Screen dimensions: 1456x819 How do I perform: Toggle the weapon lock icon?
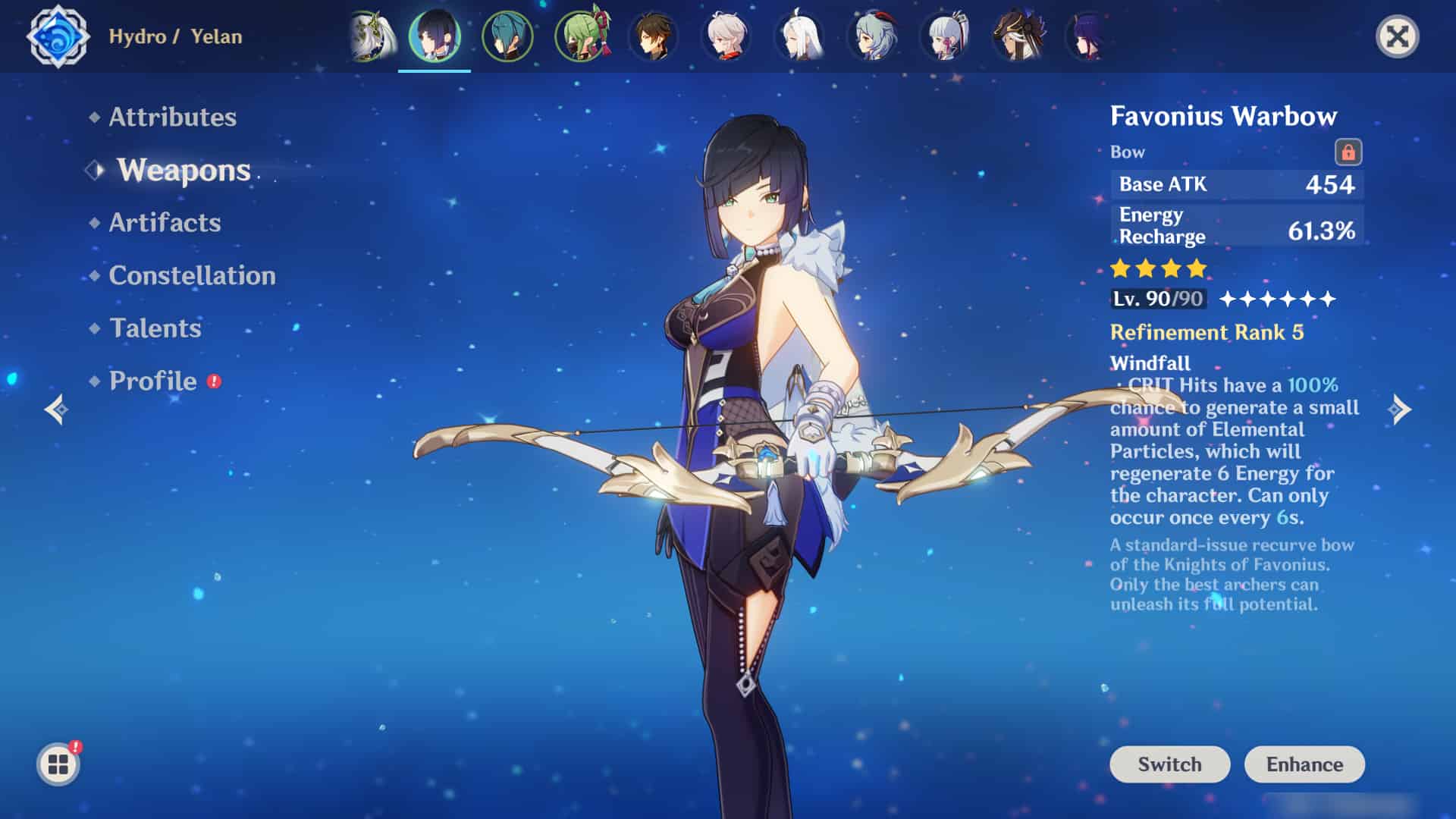click(1348, 152)
